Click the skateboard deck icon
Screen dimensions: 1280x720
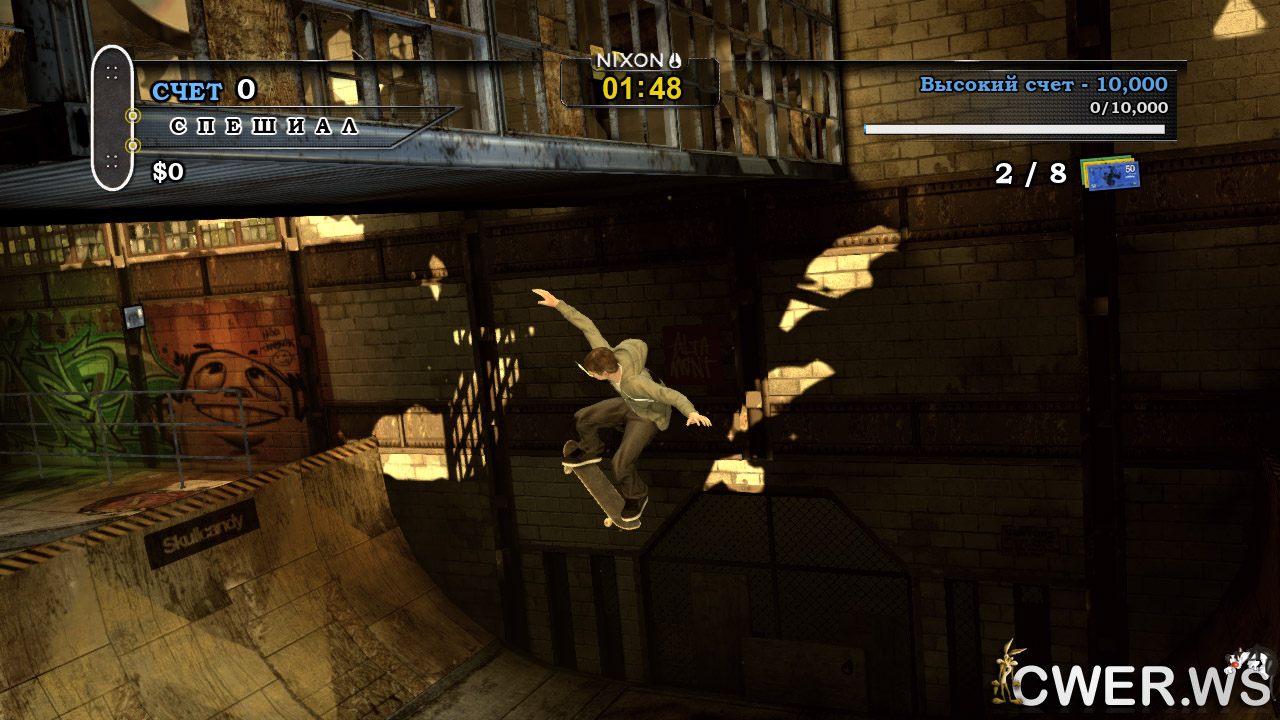[x=112, y=117]
